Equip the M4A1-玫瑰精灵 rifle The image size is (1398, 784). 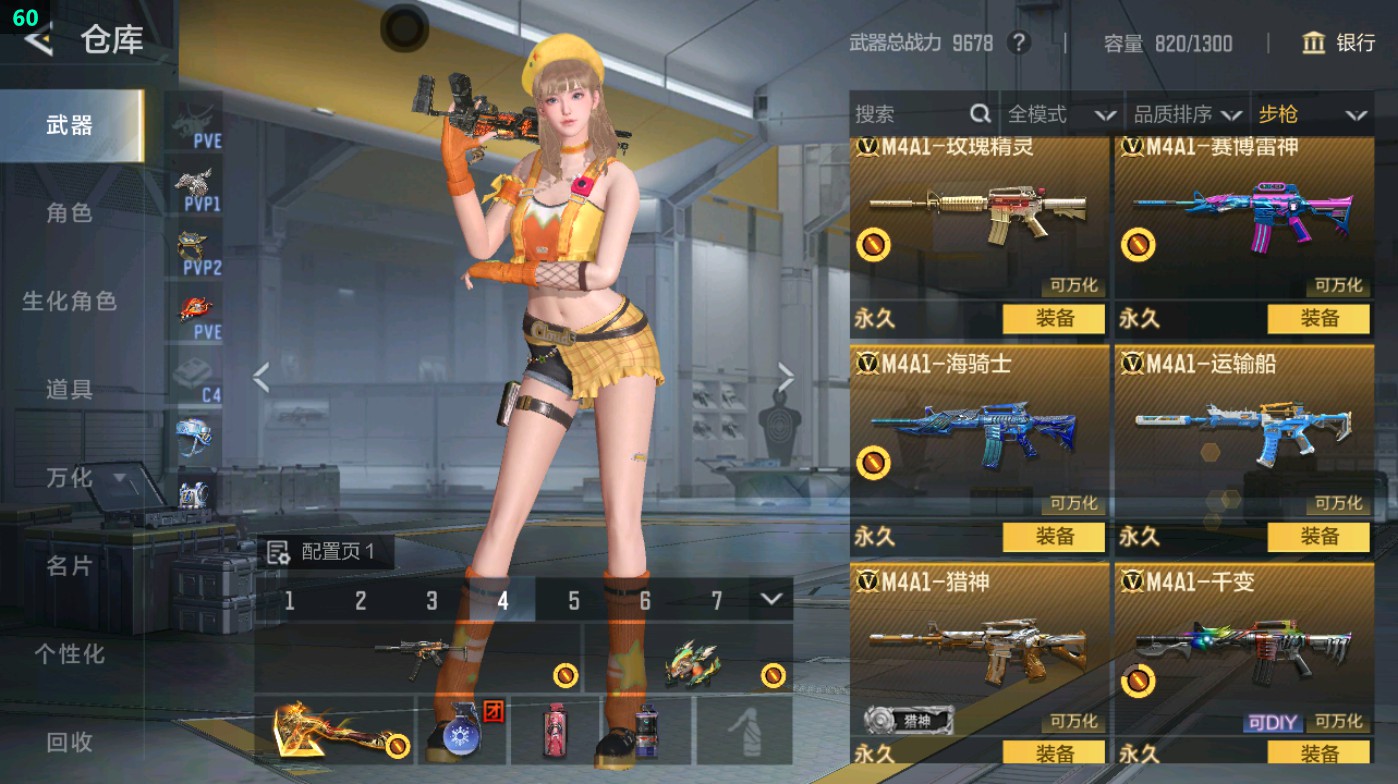1053,319
